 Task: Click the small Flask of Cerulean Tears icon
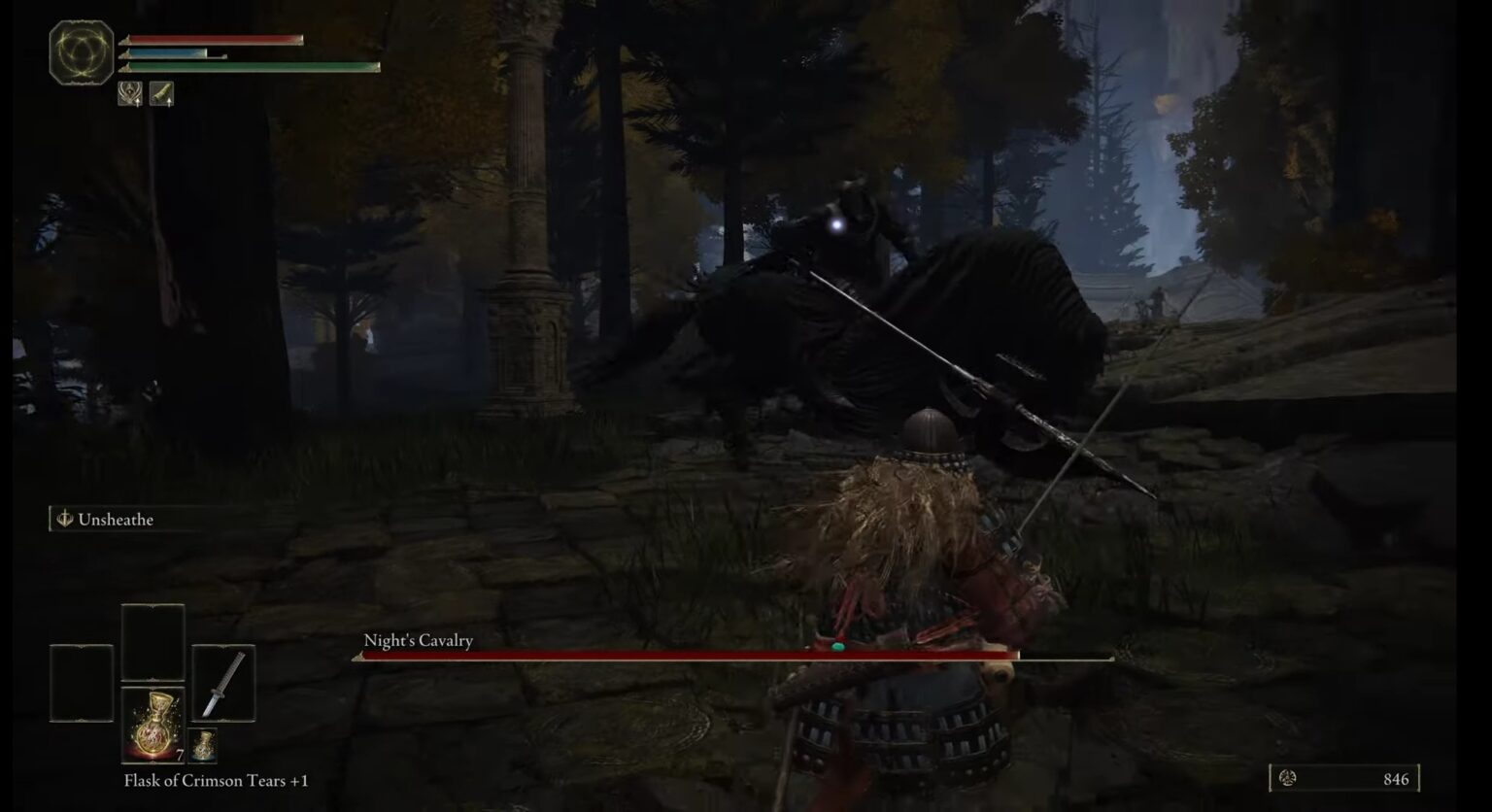(x=202, y=746)
